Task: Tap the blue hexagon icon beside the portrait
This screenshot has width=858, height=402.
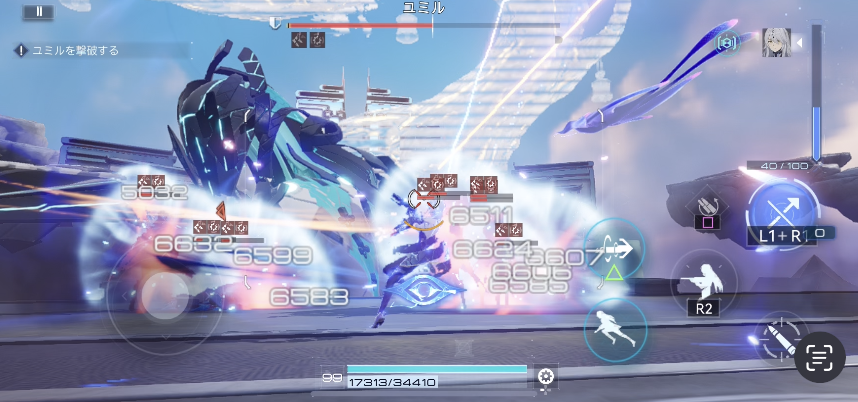Action: (728, 43)
